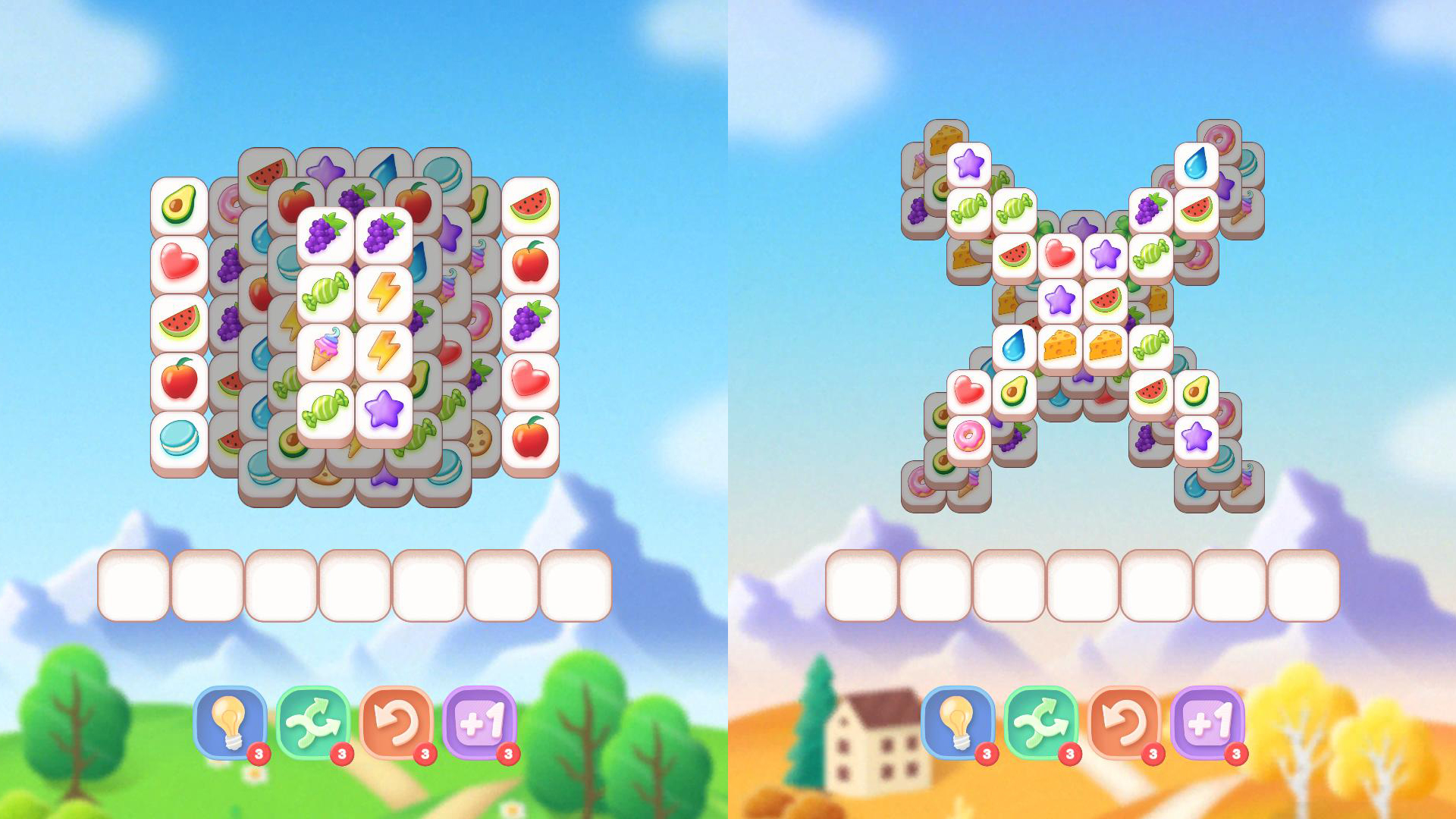Select the avocado tile in the left column

click(x=178, y=205)
